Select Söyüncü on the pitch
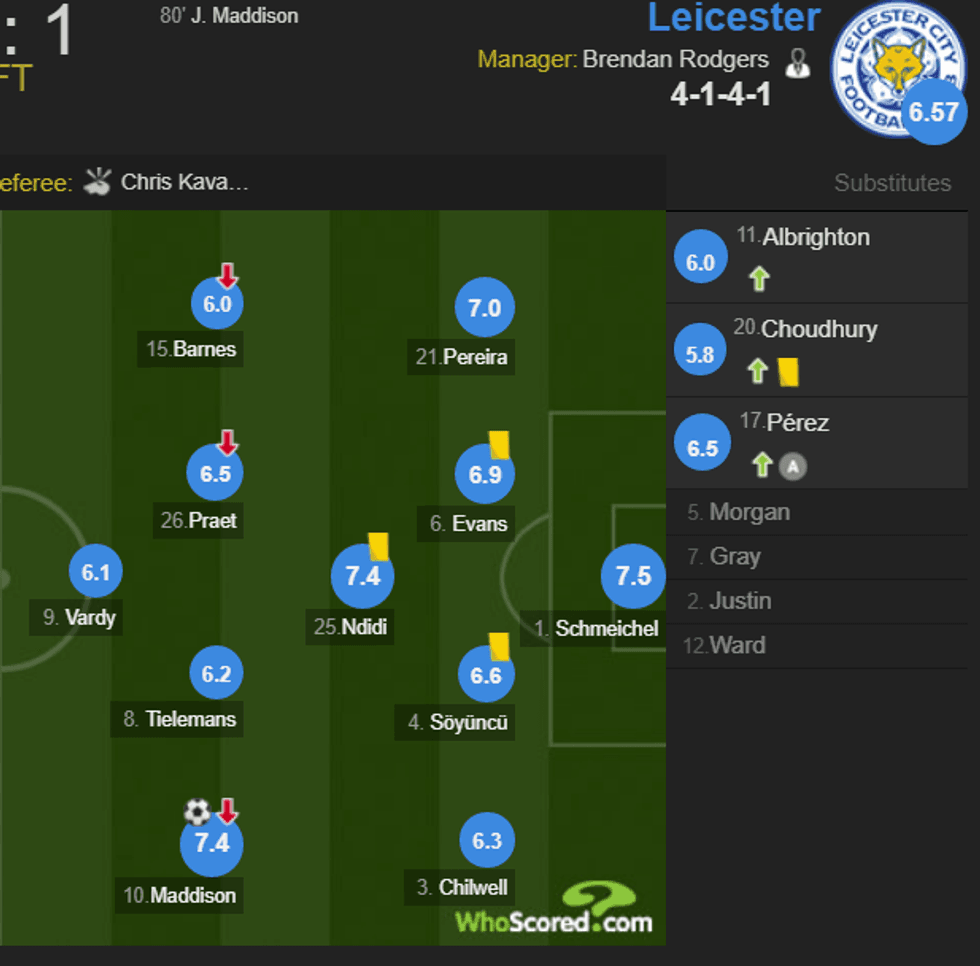 pos(486,677)
